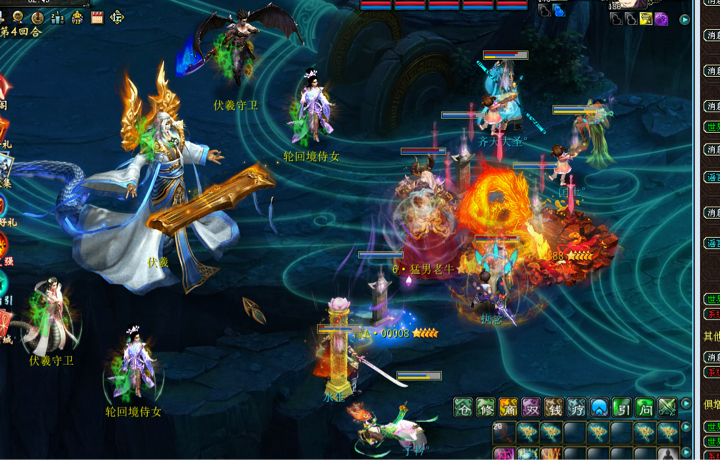Image resolution: width=720 pixels, height=460 pixels.
Task: Select the purple orb buff icon
Action: 662,19
